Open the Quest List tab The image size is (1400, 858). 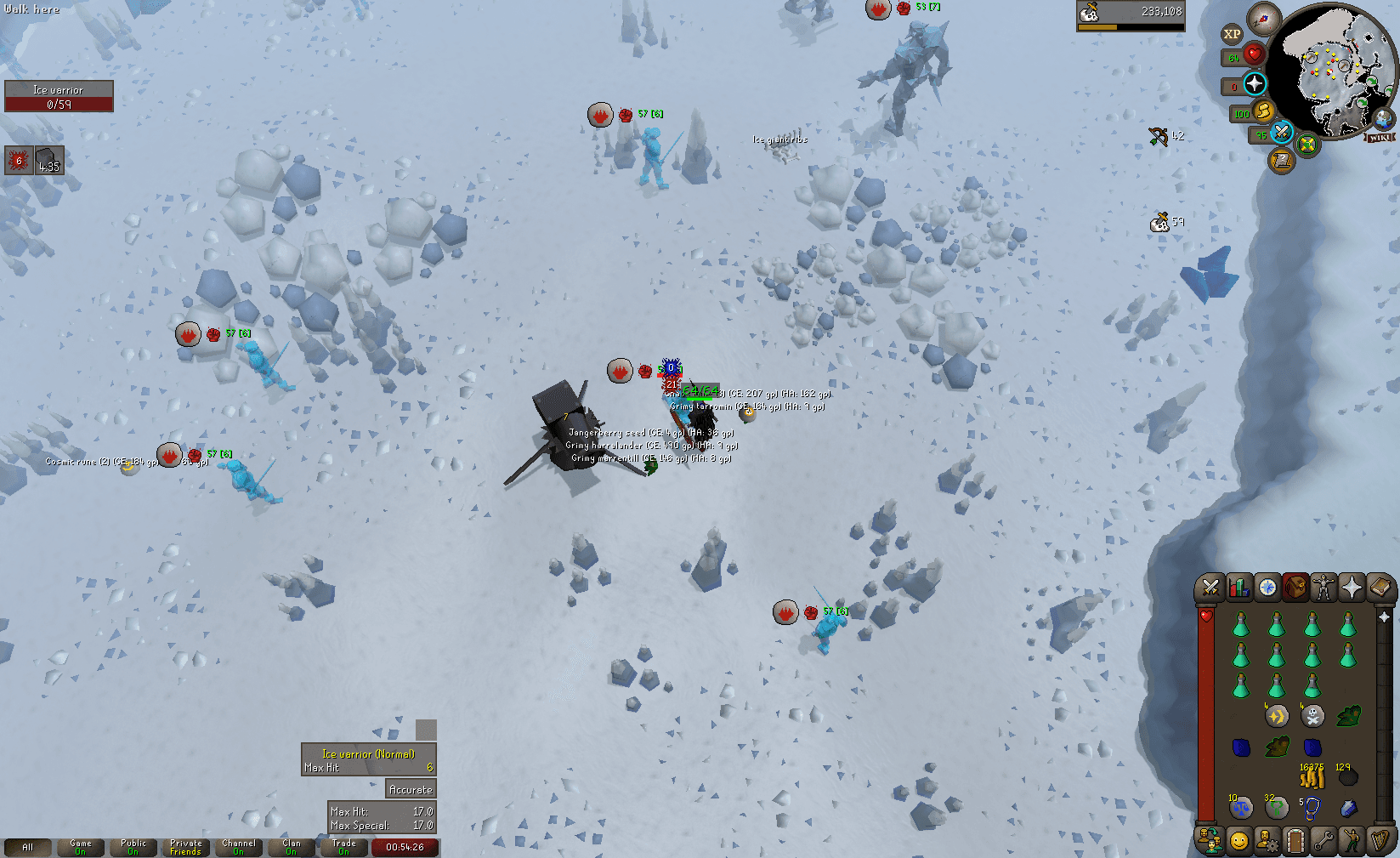coord(1268,586)
